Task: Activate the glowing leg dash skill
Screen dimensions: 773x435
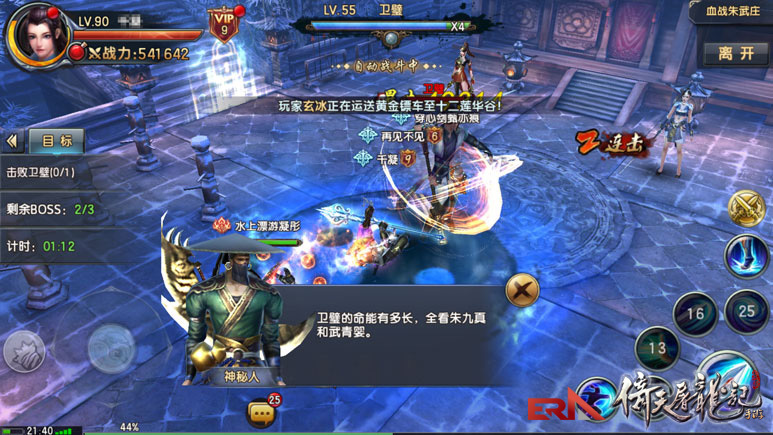Action: coord(747,256)
